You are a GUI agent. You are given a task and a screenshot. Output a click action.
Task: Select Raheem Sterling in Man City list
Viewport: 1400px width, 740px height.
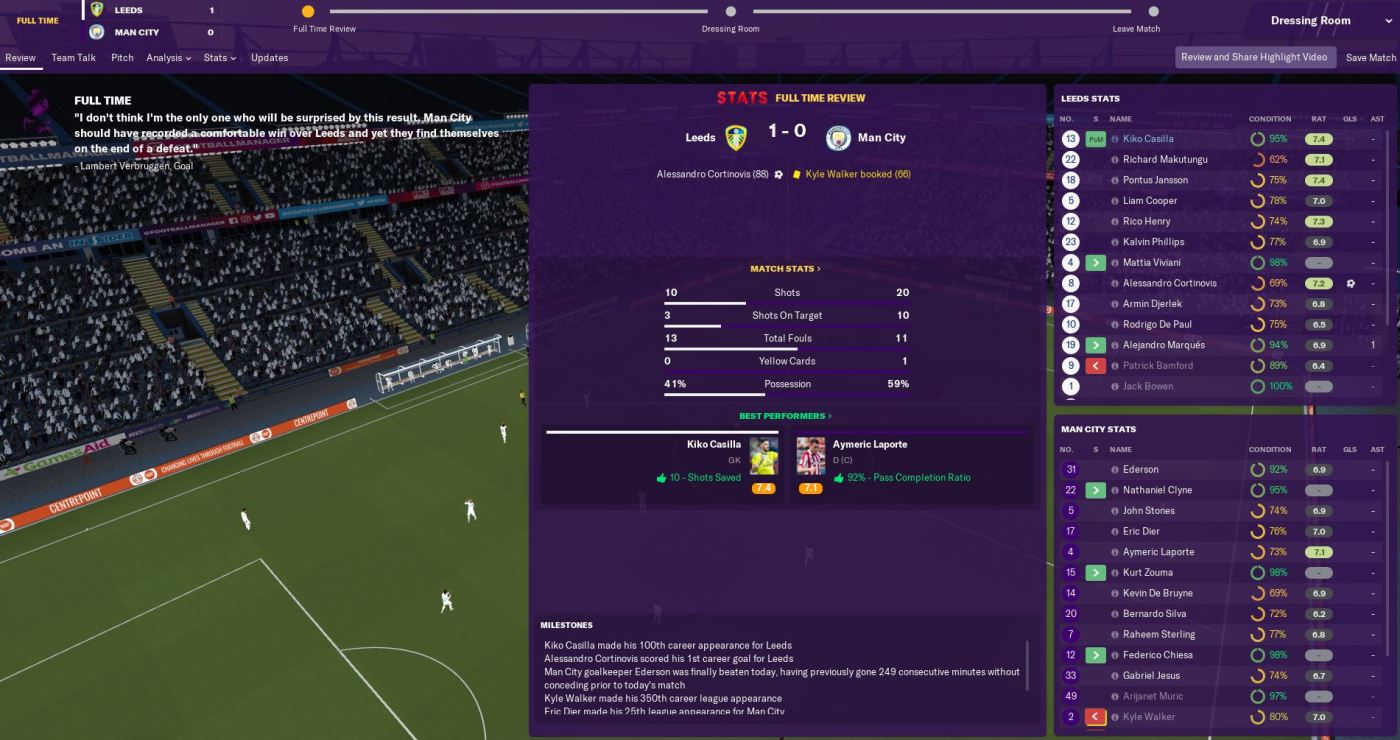click(1158, 634)
